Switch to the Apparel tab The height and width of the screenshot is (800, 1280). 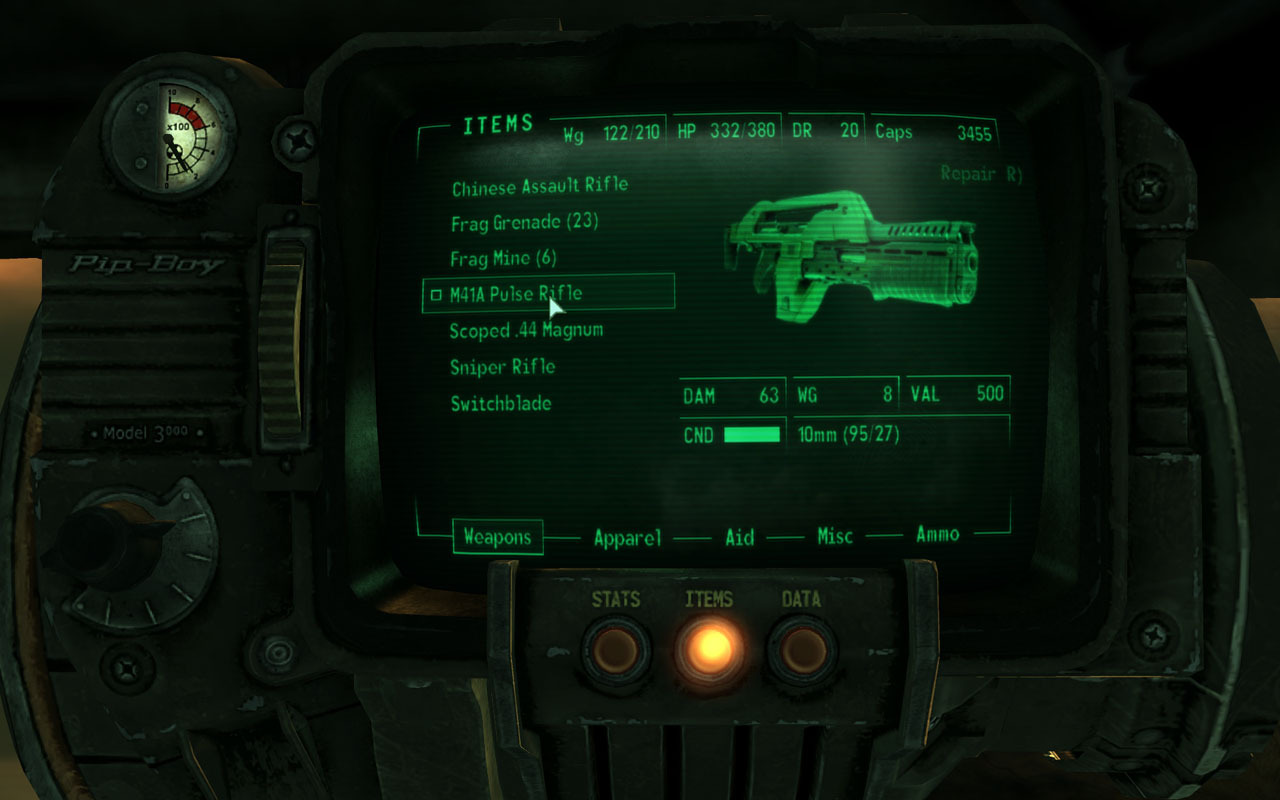tap(627, 538)
